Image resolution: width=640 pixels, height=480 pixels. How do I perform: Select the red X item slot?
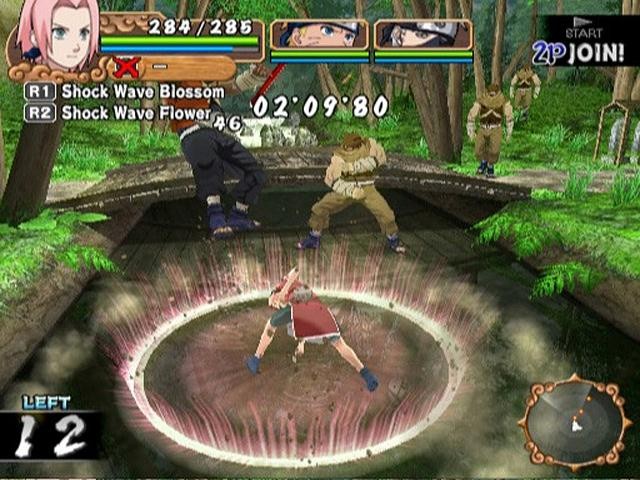(x=126, y=68)
